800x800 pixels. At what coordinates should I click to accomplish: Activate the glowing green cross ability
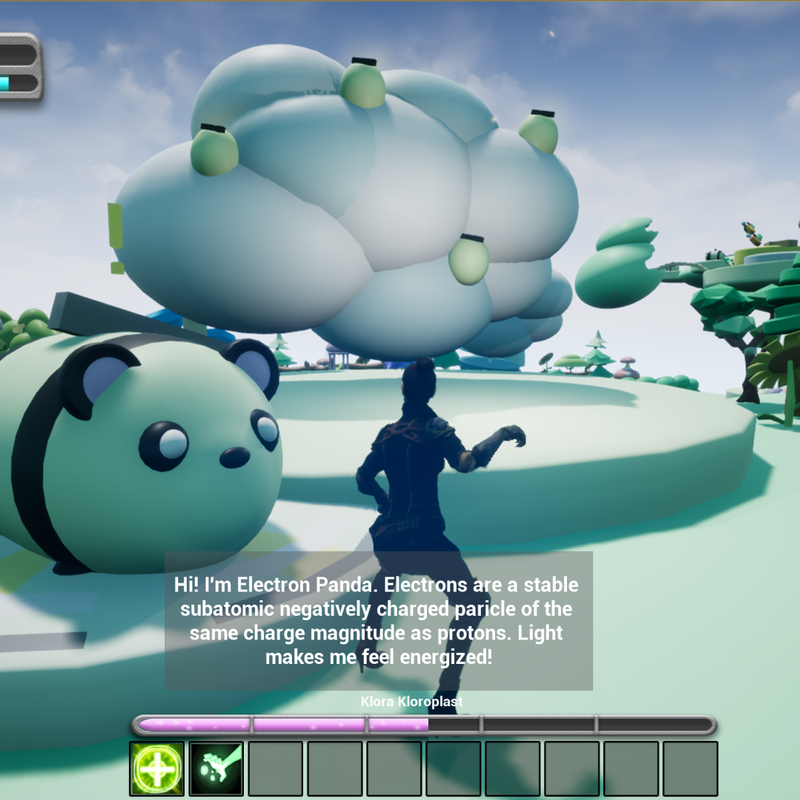tap(157, 768)
